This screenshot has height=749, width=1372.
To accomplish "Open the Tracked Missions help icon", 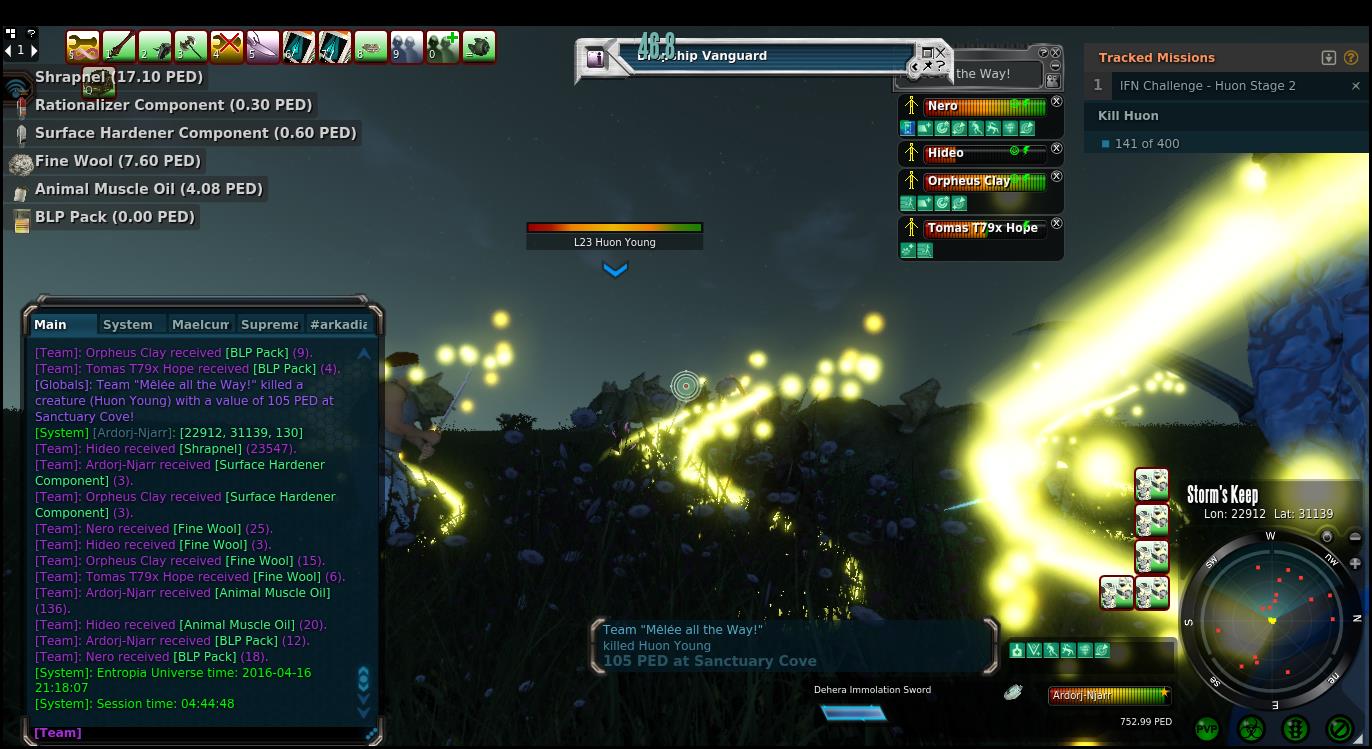I will click(x=1351, y=58).
